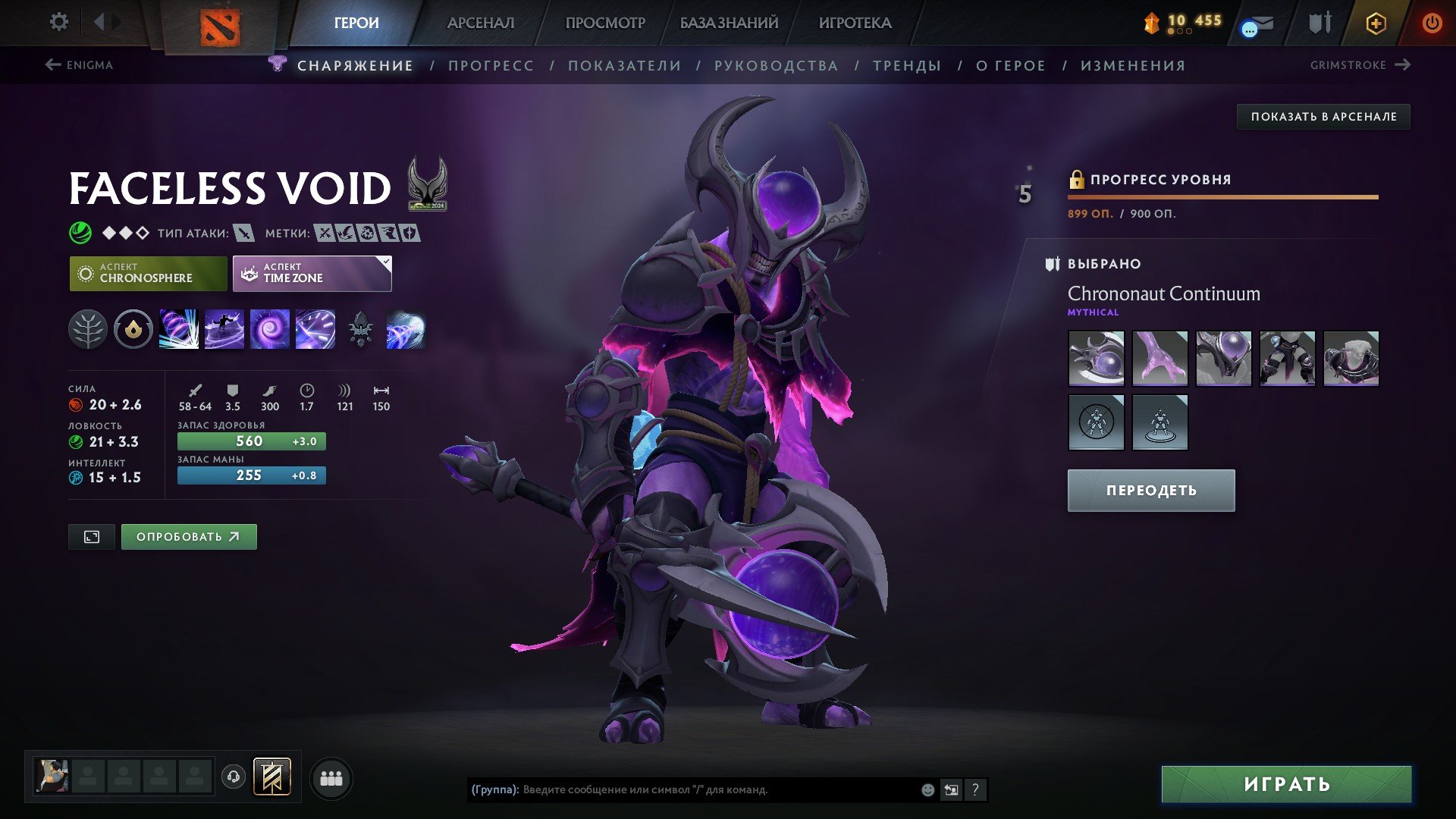Open the friends list people icon
The height and width of the screenshot is (819, 1456).
pyautogui.click(x=331, y=778)
